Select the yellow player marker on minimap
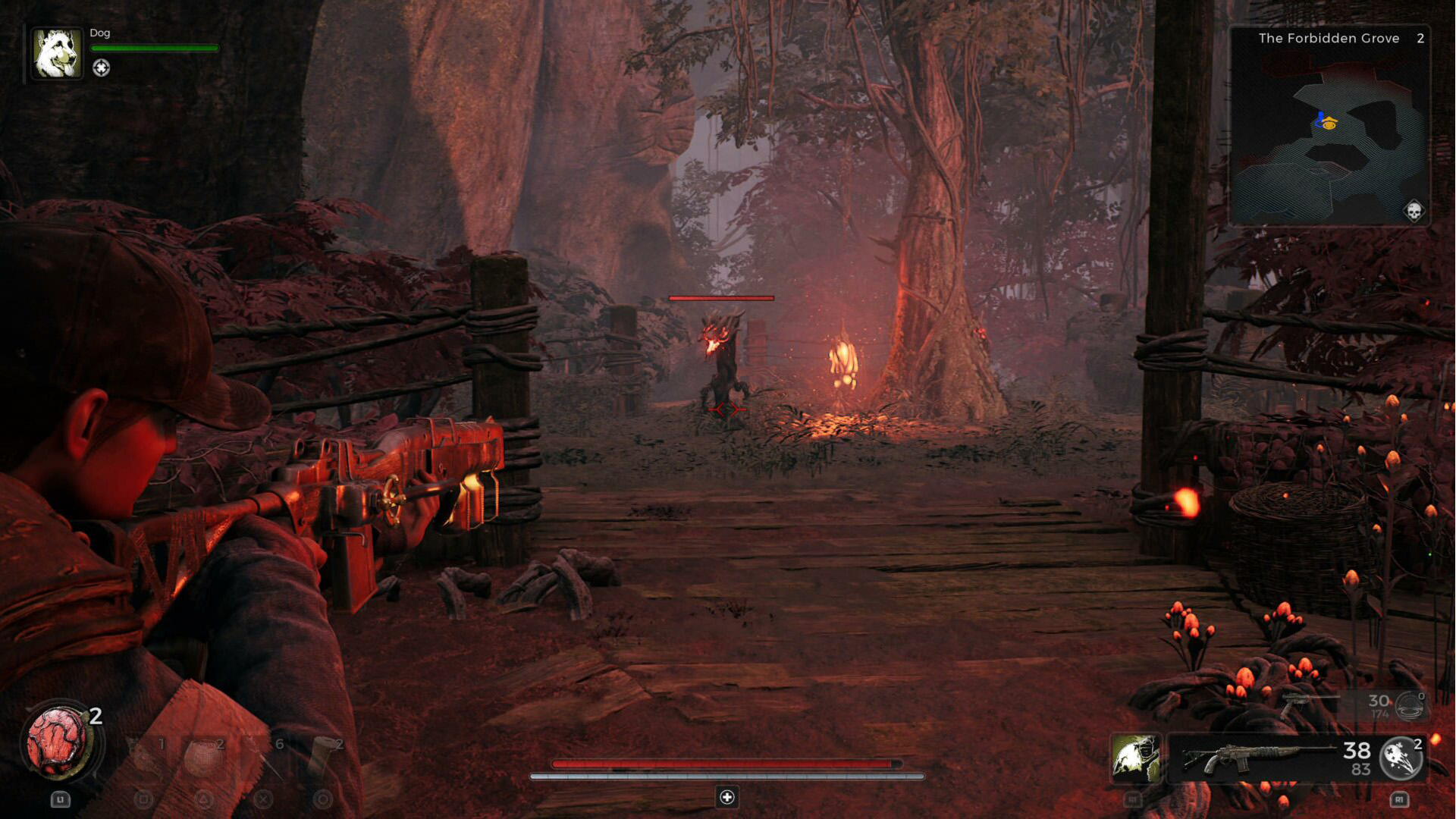The height and width of the screenshot is (819, 1456). pyautogui.click(x=1329, y=124)
